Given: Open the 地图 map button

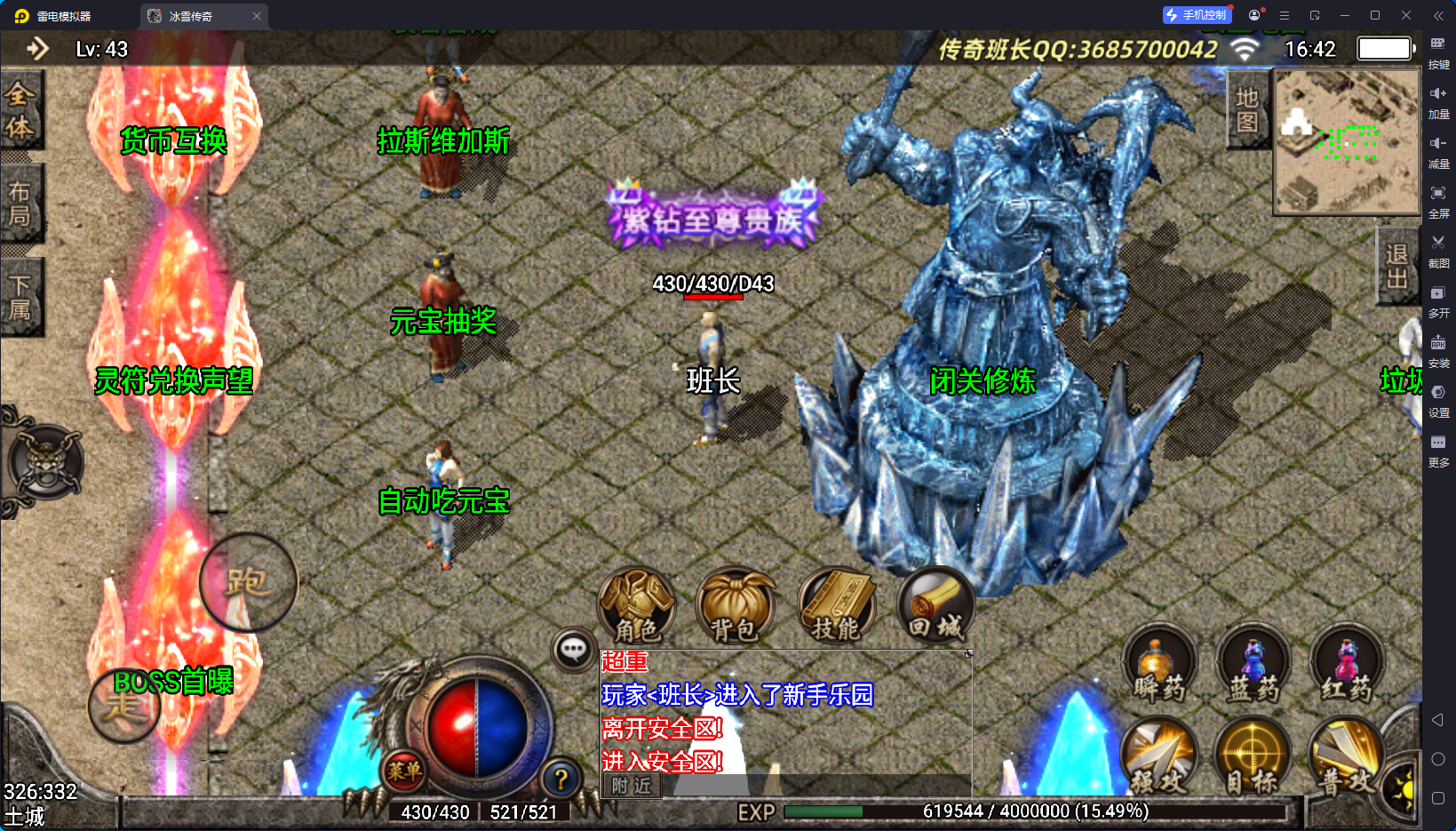Looking at the screenshot, I should point(1247,110).
